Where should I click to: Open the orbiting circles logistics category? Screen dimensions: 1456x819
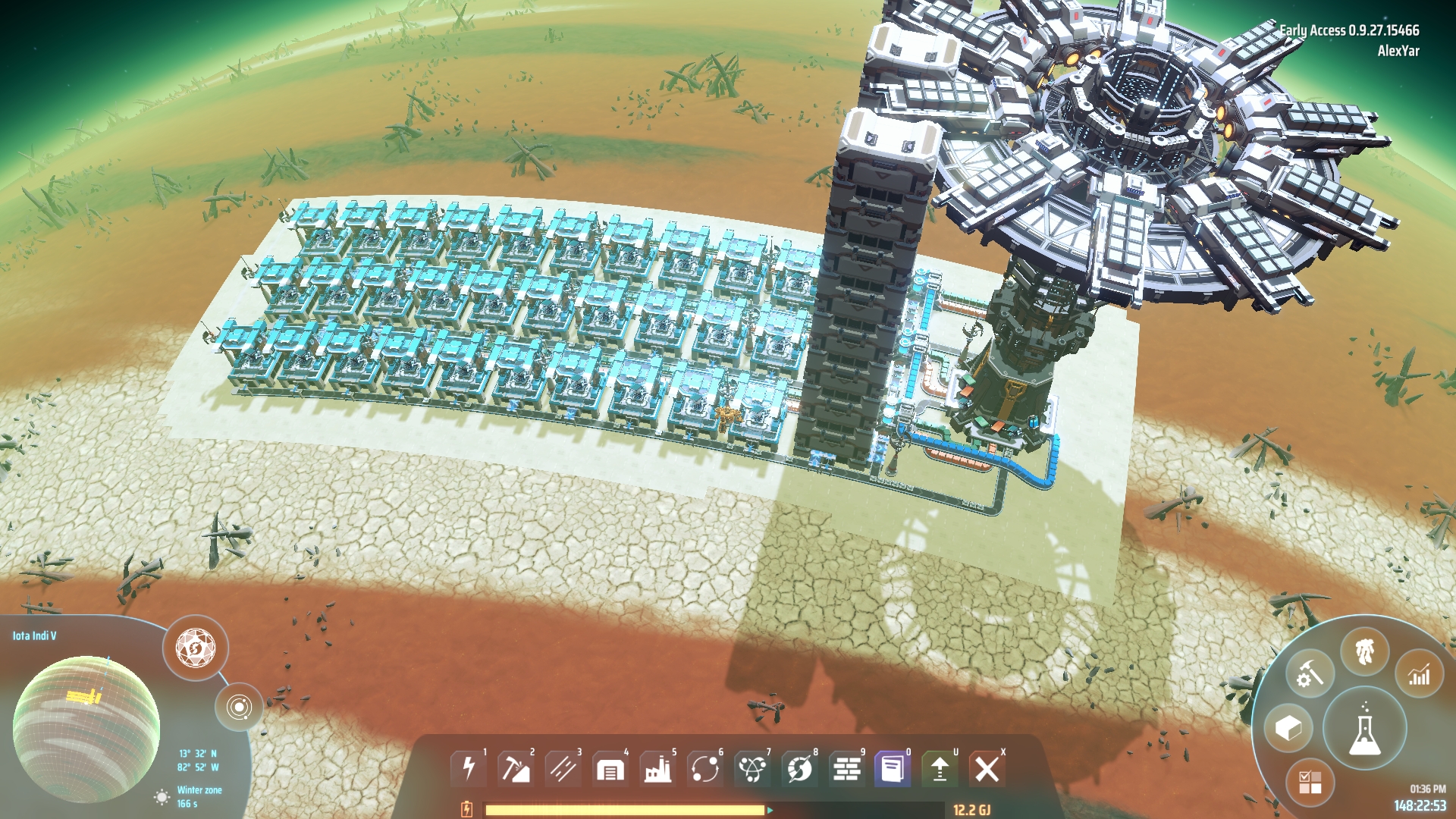[704, 769]
